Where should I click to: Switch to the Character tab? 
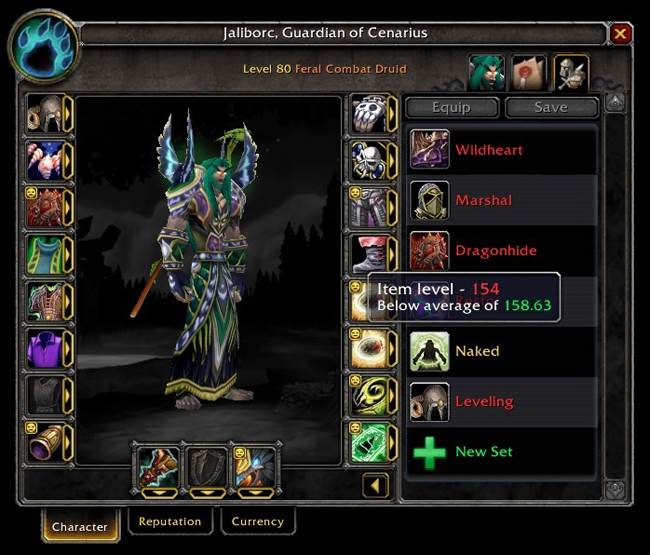(80, 526)
